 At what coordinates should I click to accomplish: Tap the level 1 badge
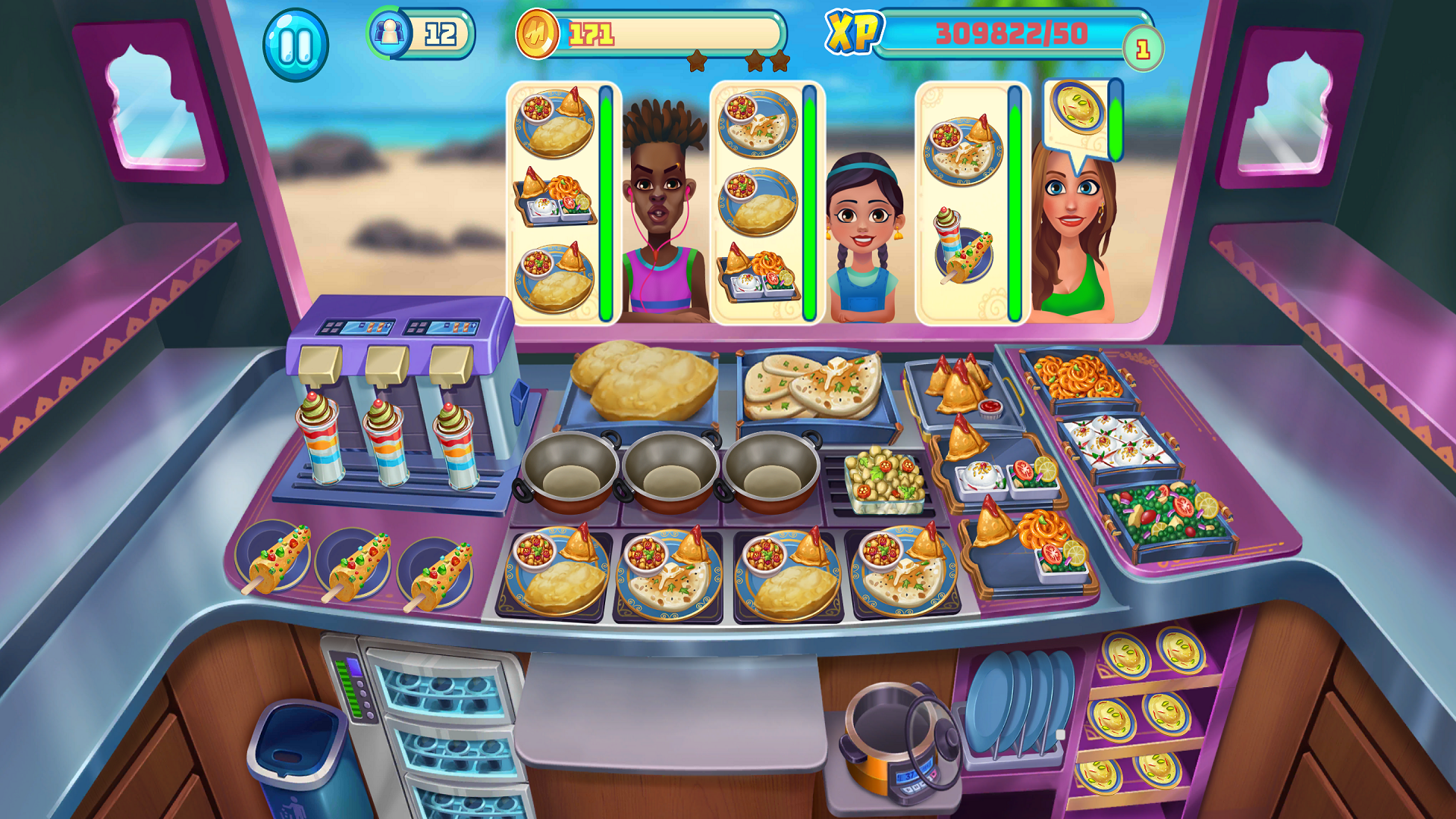pos(1145,47)
